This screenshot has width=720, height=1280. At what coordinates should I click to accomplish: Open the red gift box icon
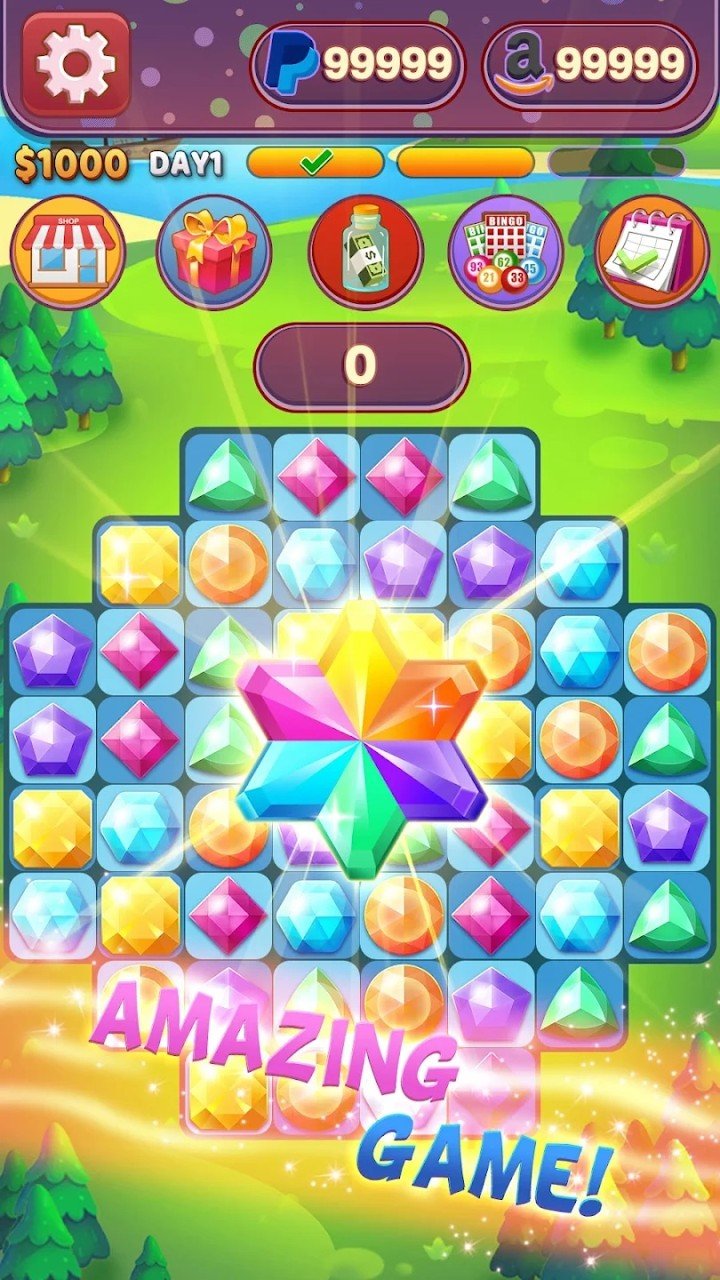(x=214, y=252)
